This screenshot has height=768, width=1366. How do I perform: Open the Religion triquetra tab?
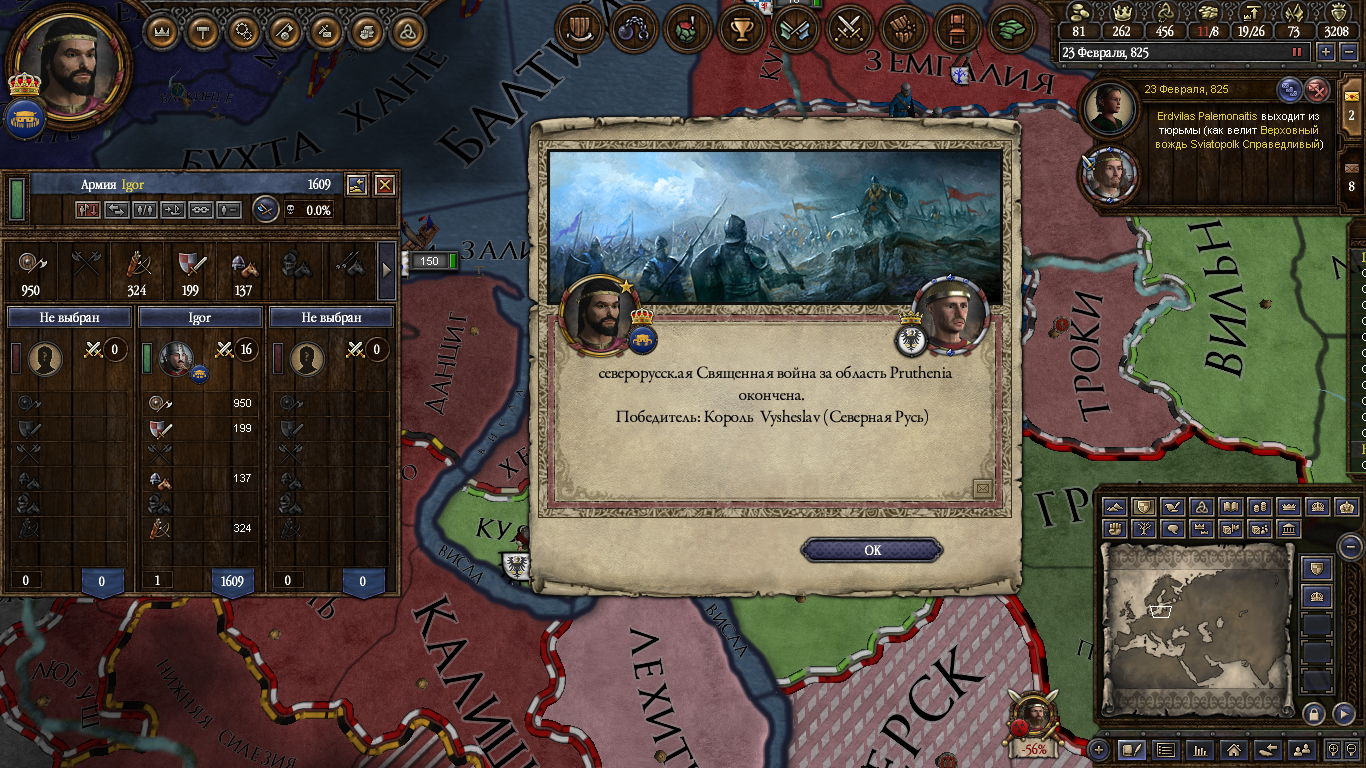[x=406, y=31]
